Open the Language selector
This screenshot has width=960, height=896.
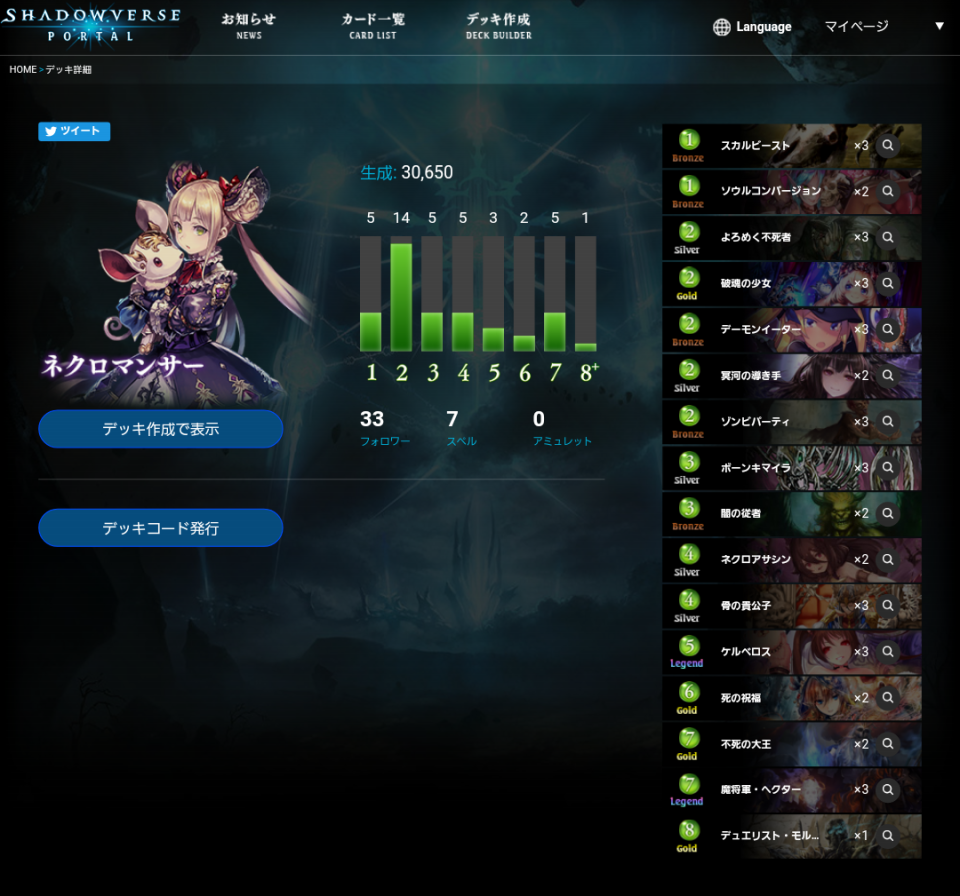coord(752,27)
